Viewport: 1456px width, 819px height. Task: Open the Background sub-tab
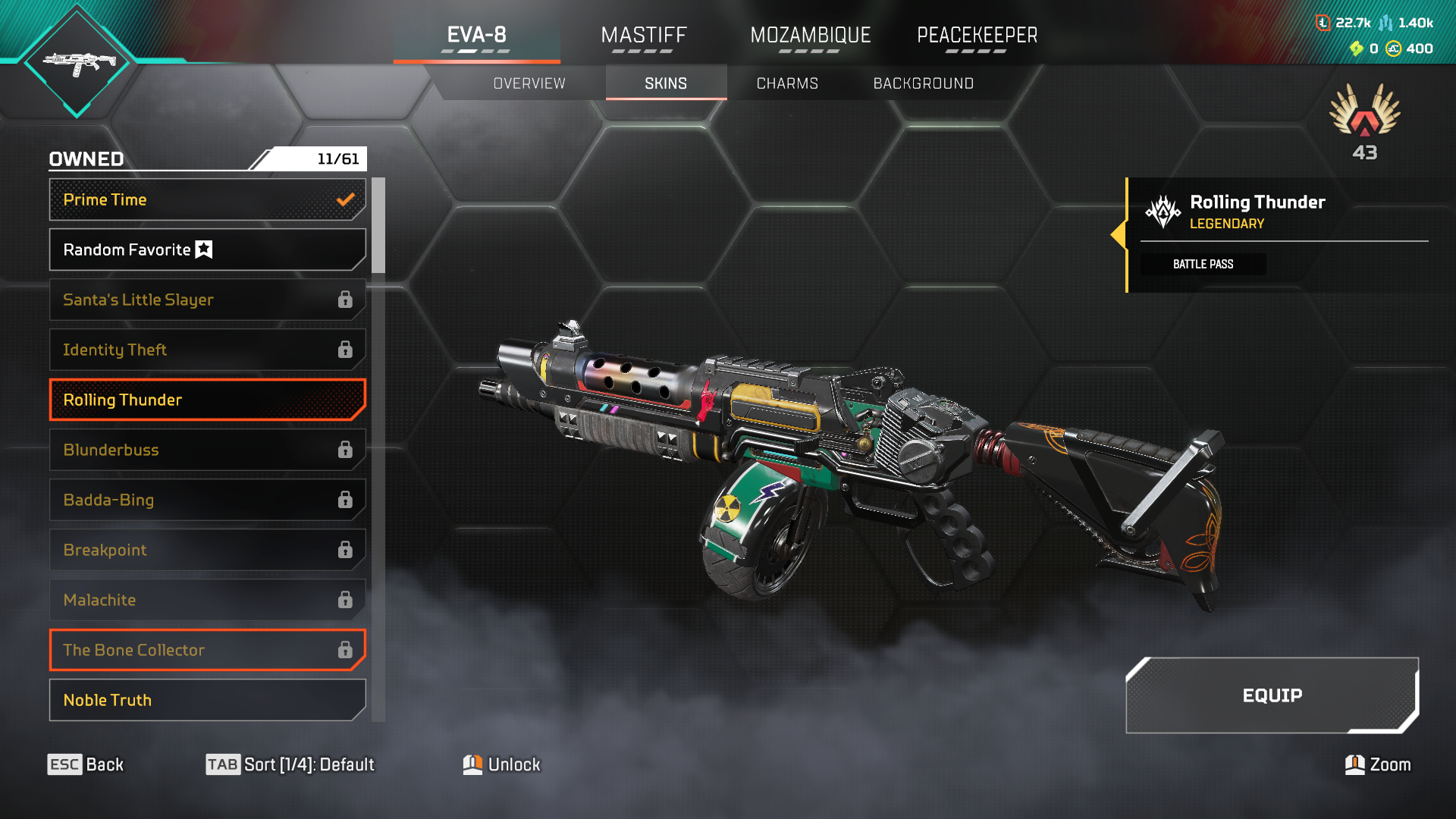coord(923,83)
